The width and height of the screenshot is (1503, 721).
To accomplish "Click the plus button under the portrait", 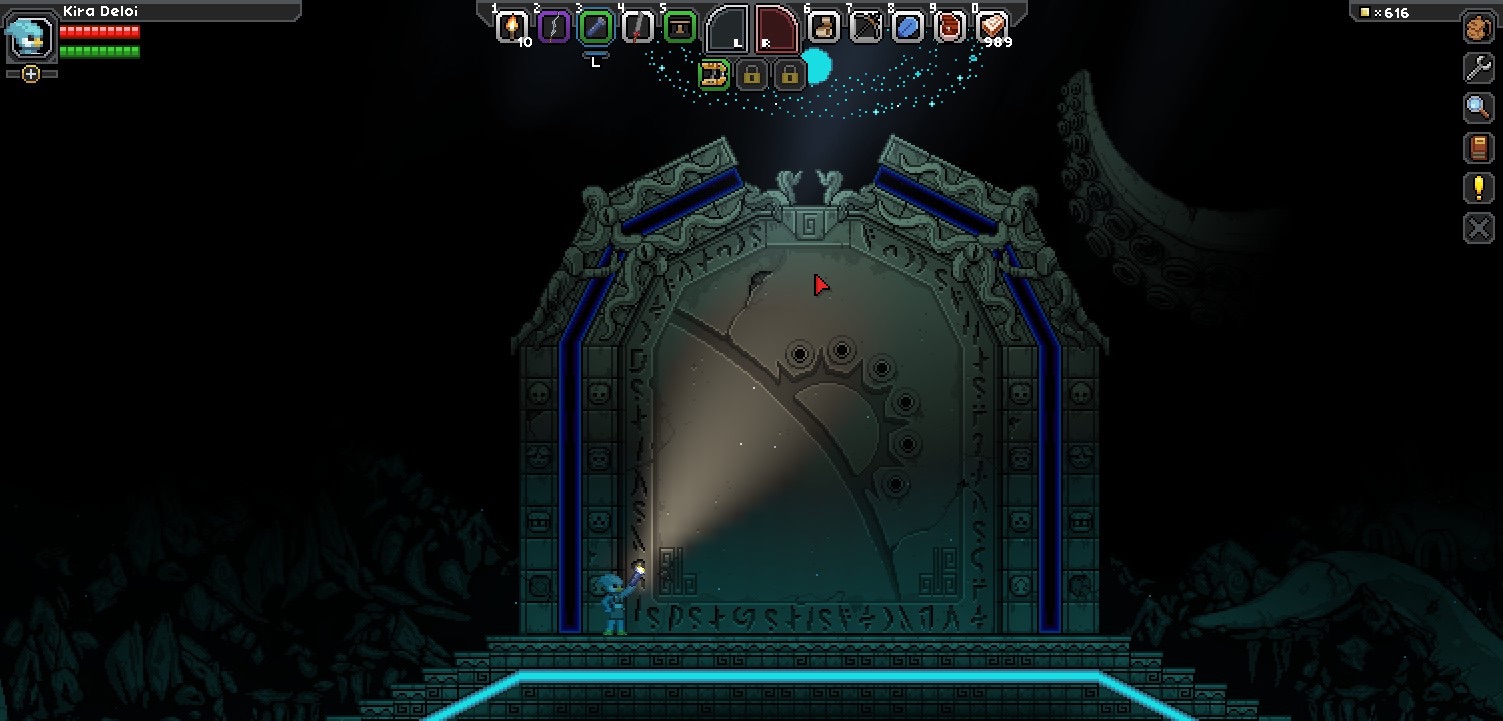I will coord(31,74).
